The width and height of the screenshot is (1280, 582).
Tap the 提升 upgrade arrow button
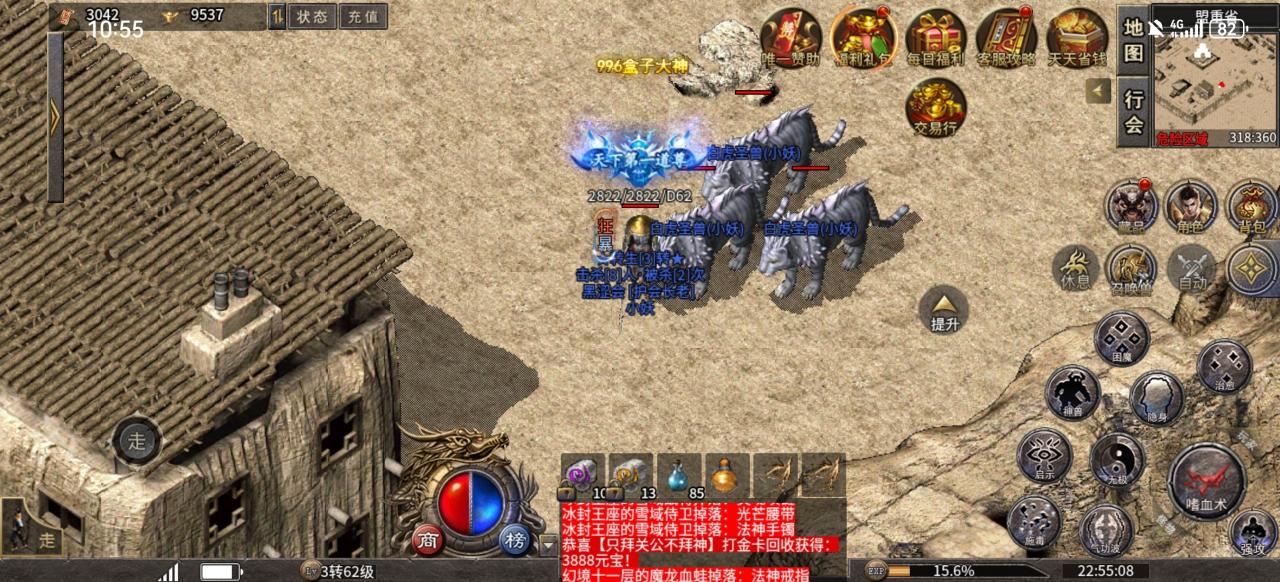point(944,310)
